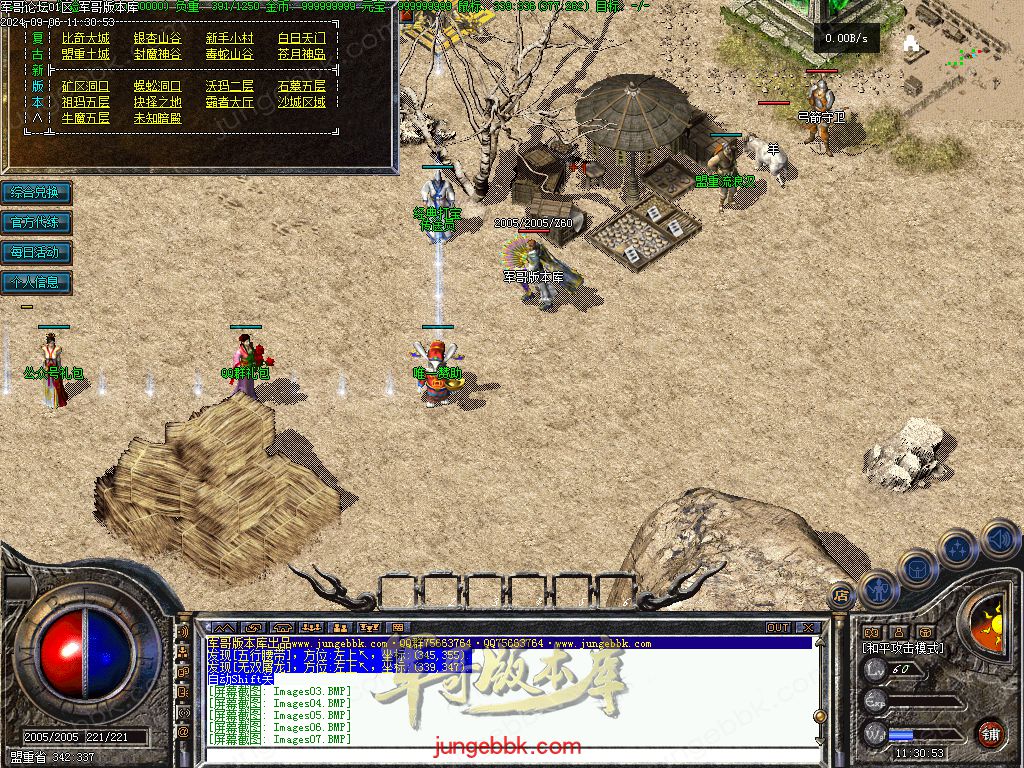This screenshot has height=768, width=1024.
Task: Show the 每日活动 daily events
Action: 36,252
